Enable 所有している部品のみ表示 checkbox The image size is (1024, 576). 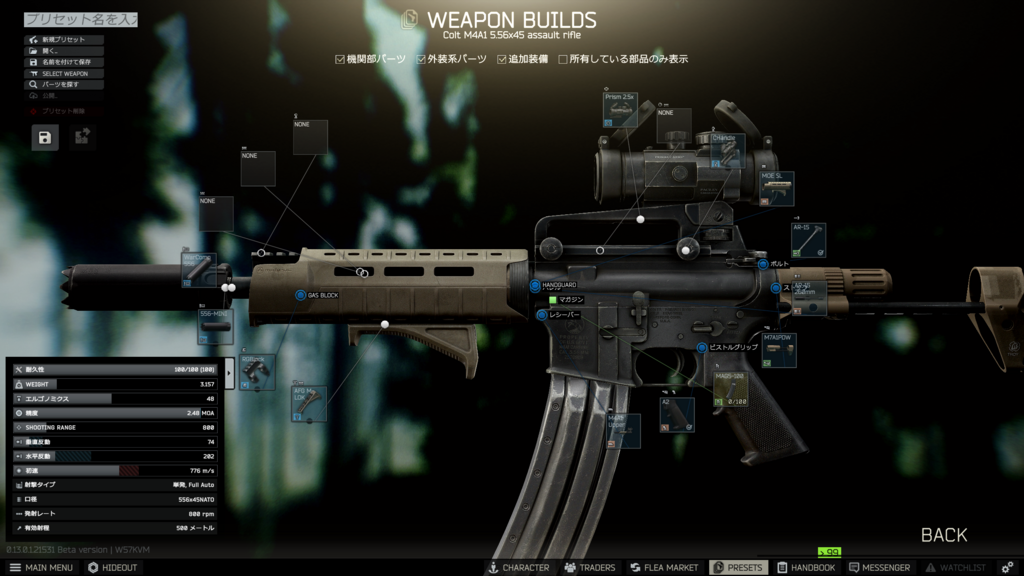(563, 59)
